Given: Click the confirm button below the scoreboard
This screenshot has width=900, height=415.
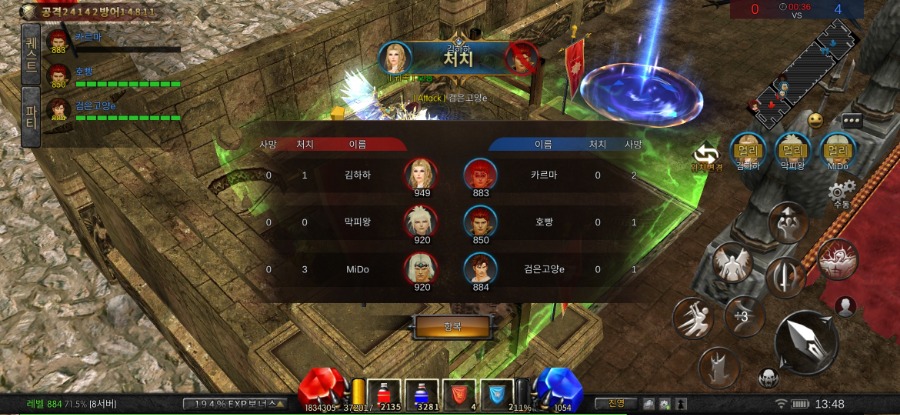Looking at the screenshot, I should coord(452,327).
